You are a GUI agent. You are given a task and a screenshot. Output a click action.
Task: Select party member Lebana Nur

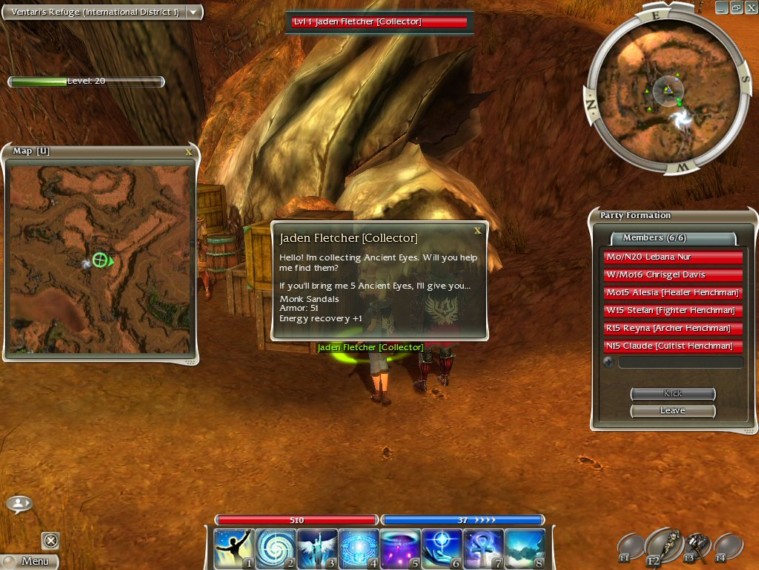click(x=673, y=257)
